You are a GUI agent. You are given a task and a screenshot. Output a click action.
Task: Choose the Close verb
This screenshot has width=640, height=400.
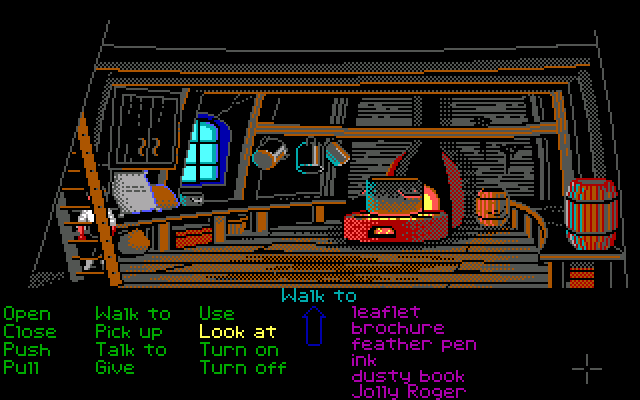pyautogui.click(x=30, y=331)
